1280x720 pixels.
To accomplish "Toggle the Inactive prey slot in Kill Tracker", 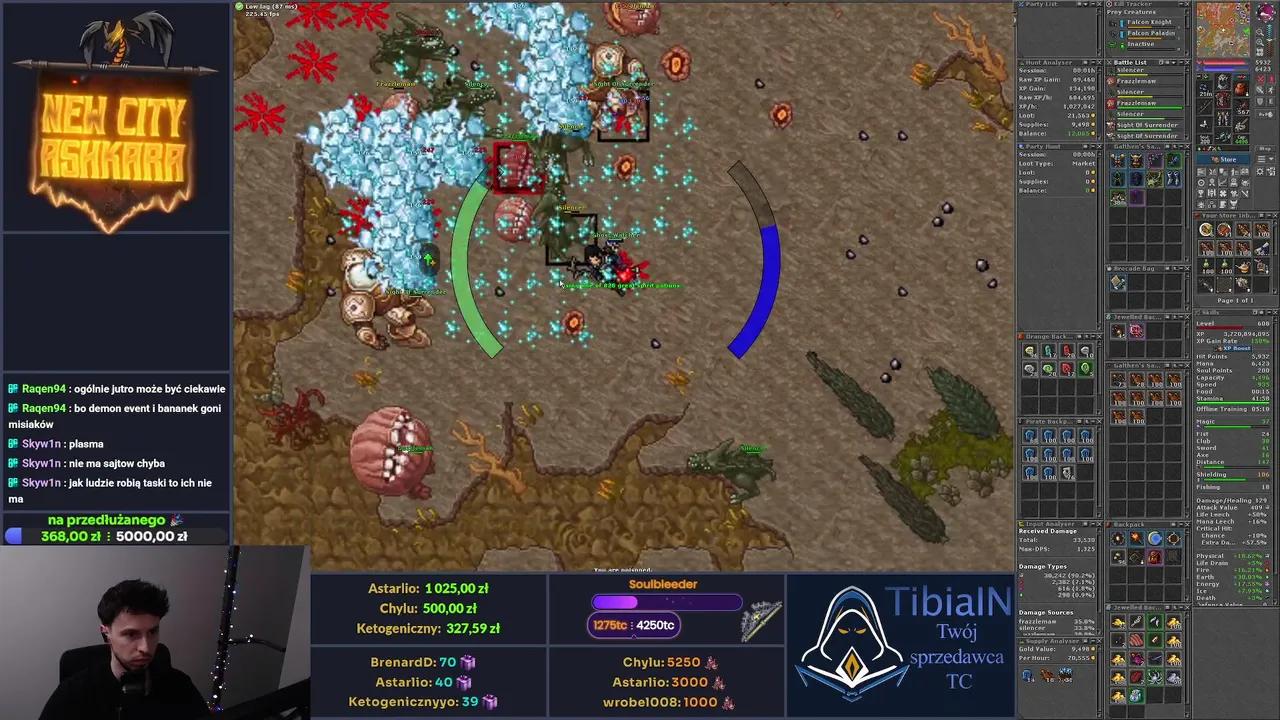I will tap(1111, 44).
